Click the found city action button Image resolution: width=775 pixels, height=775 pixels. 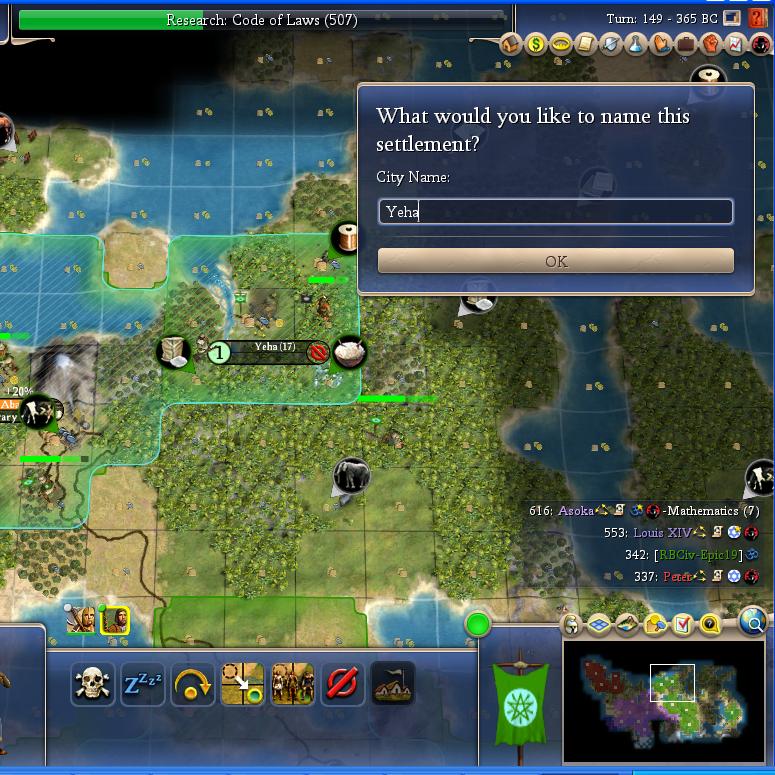click(392, 685)
